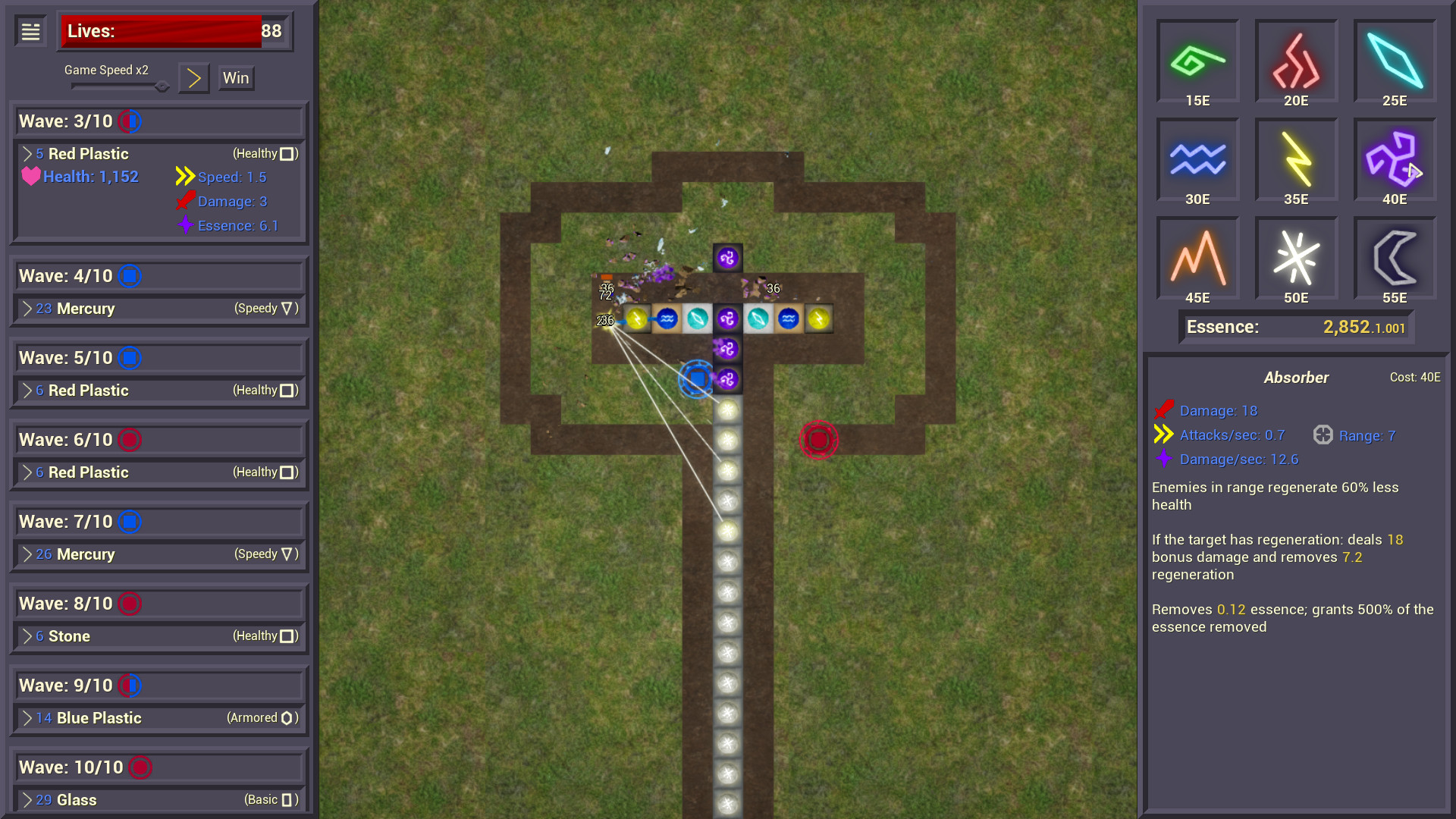The height and width of the screenshot is (819, 1456).
Task: Toggle the red marker on Wave 6 header
Action: pos(130,439)
